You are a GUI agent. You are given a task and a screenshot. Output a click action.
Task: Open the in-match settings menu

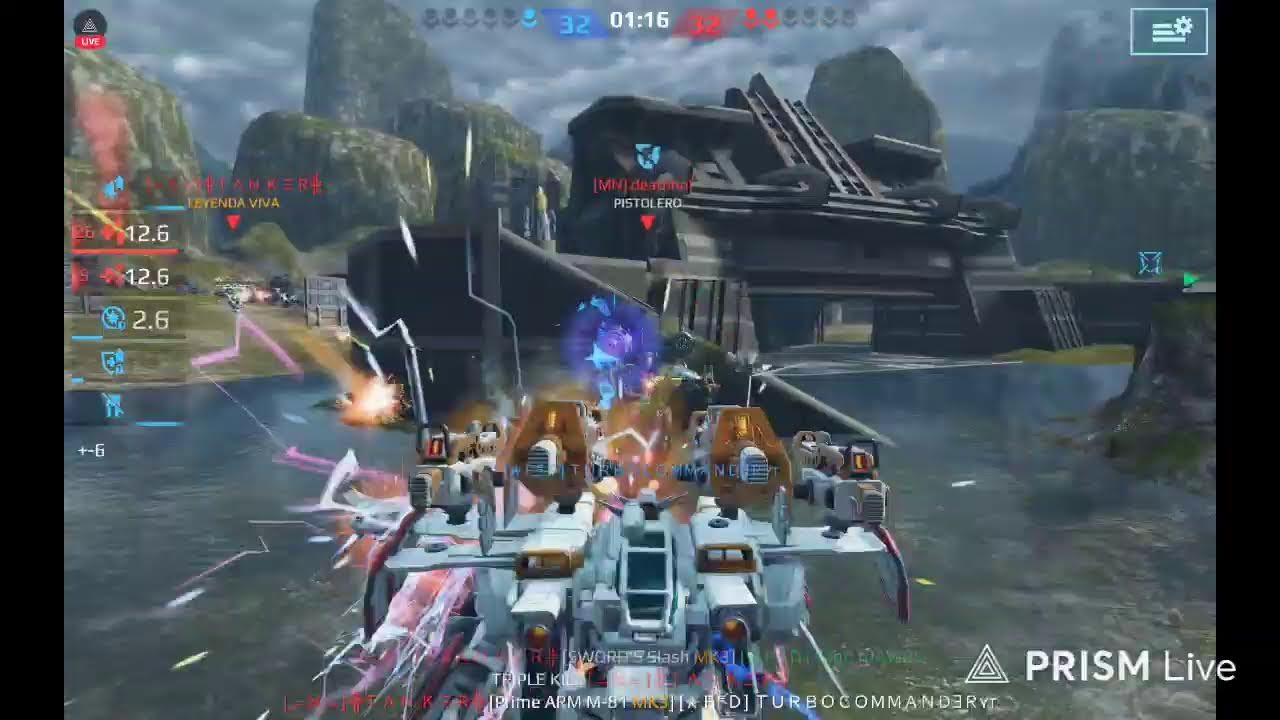pyautogui.click(x=1168, y=31)
